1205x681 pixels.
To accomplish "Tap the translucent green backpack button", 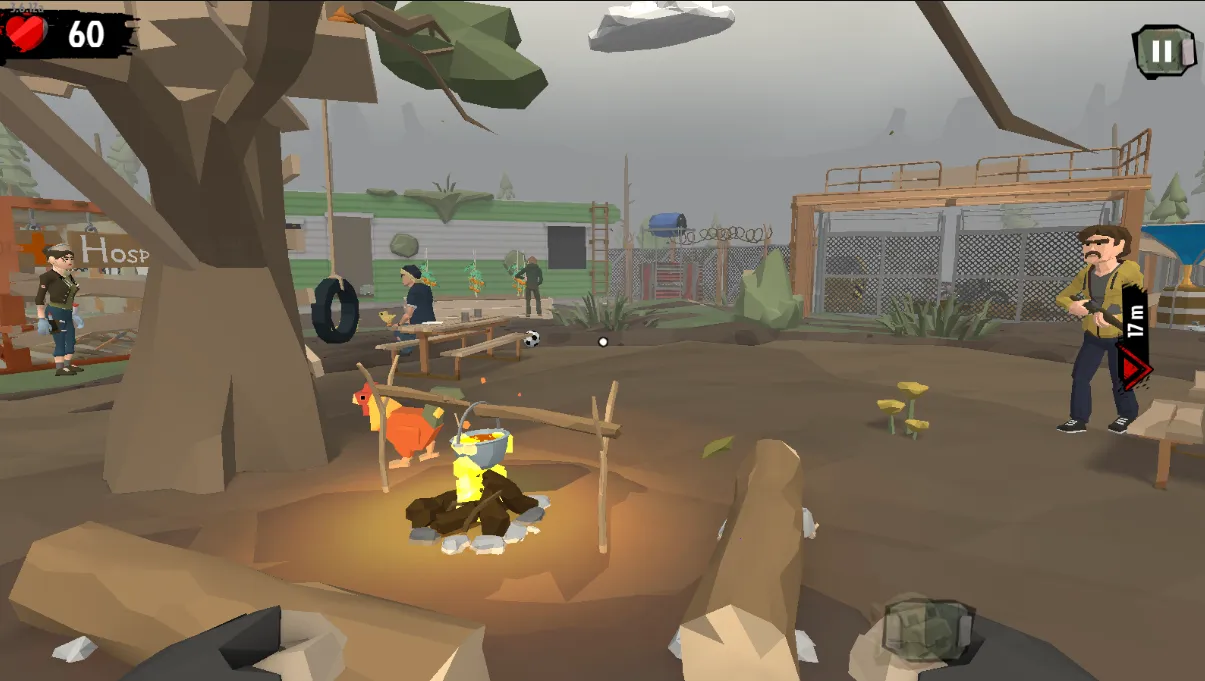I will [927, 629].
